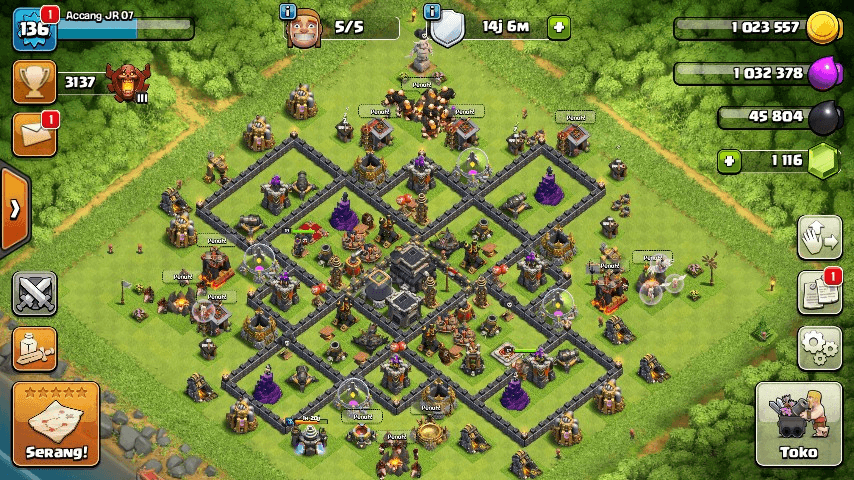The width and height of the screenshot is (854, 480).
Task: Open the layout editor hand icon
Action: pyautogui.click(x=819, y=238)
